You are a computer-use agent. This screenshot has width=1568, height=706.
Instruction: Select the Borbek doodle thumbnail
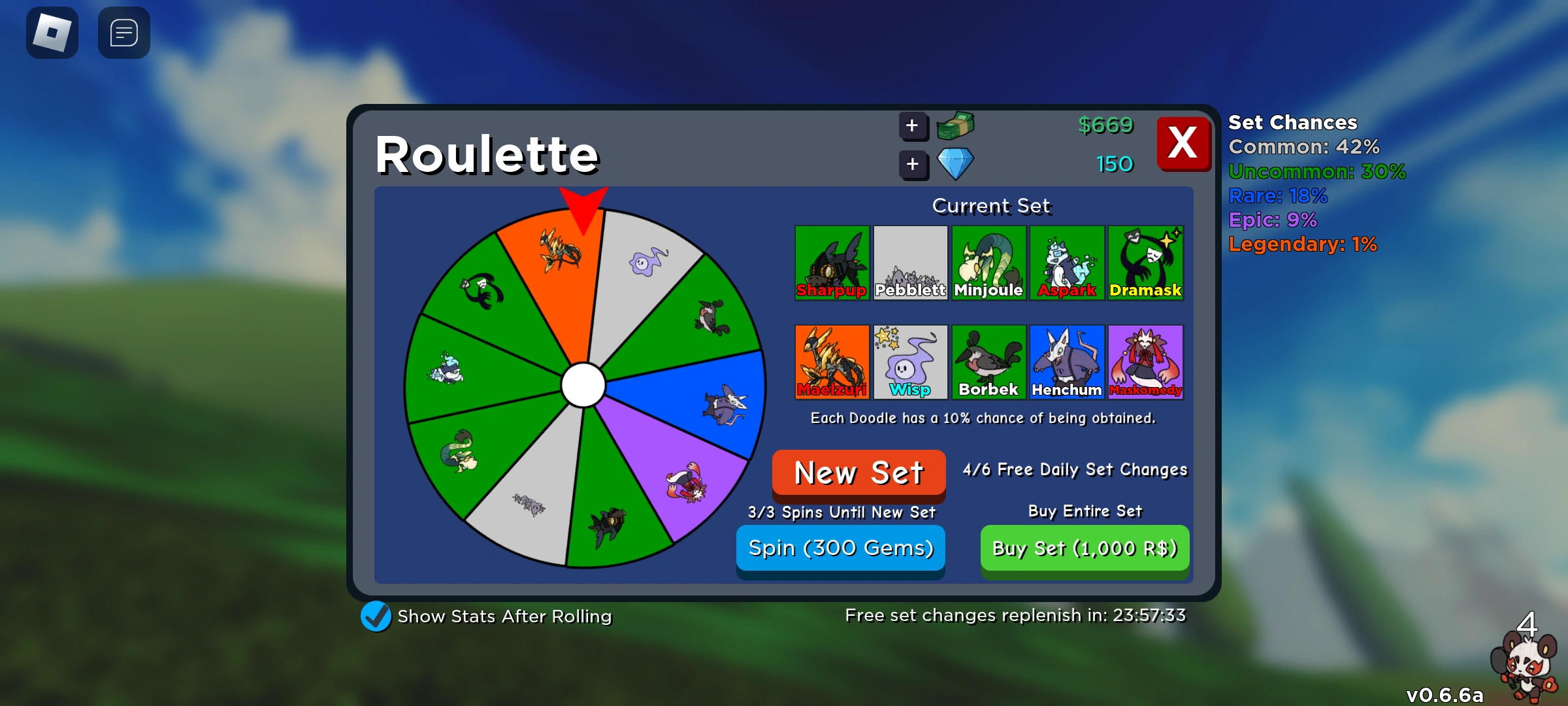click(x=988, y=361)
